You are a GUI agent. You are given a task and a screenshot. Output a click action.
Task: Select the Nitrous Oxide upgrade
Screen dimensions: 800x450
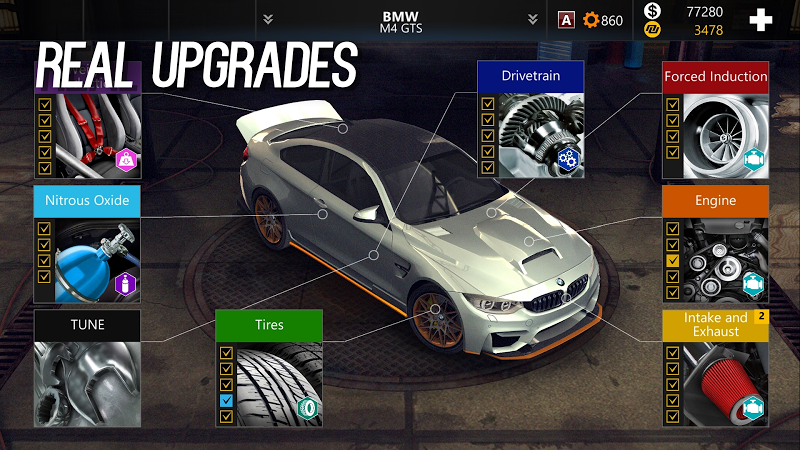point(87,201)
